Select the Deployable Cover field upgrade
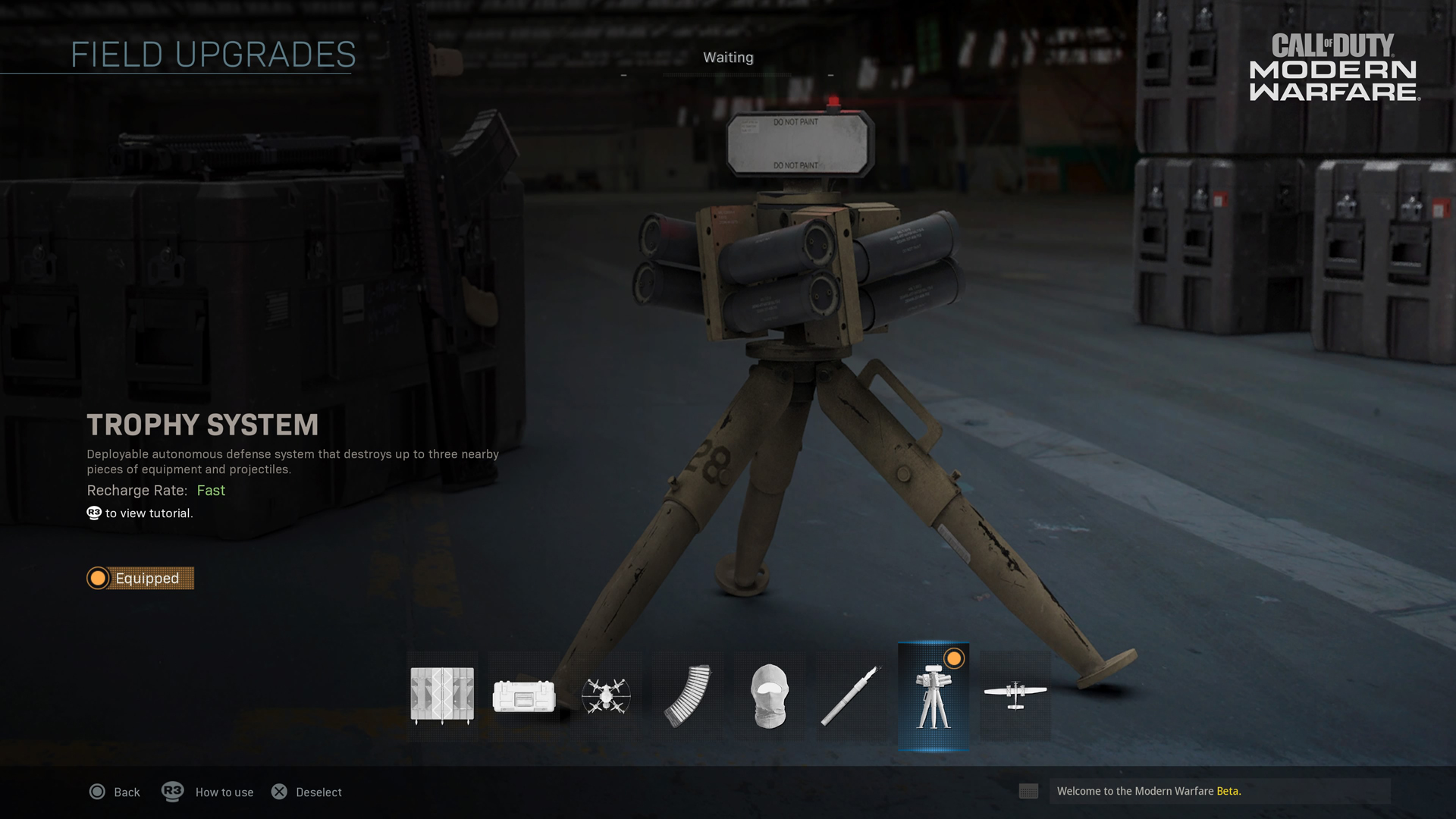Viewport: 1456px width, 819px height. click(x=442, y=695)
